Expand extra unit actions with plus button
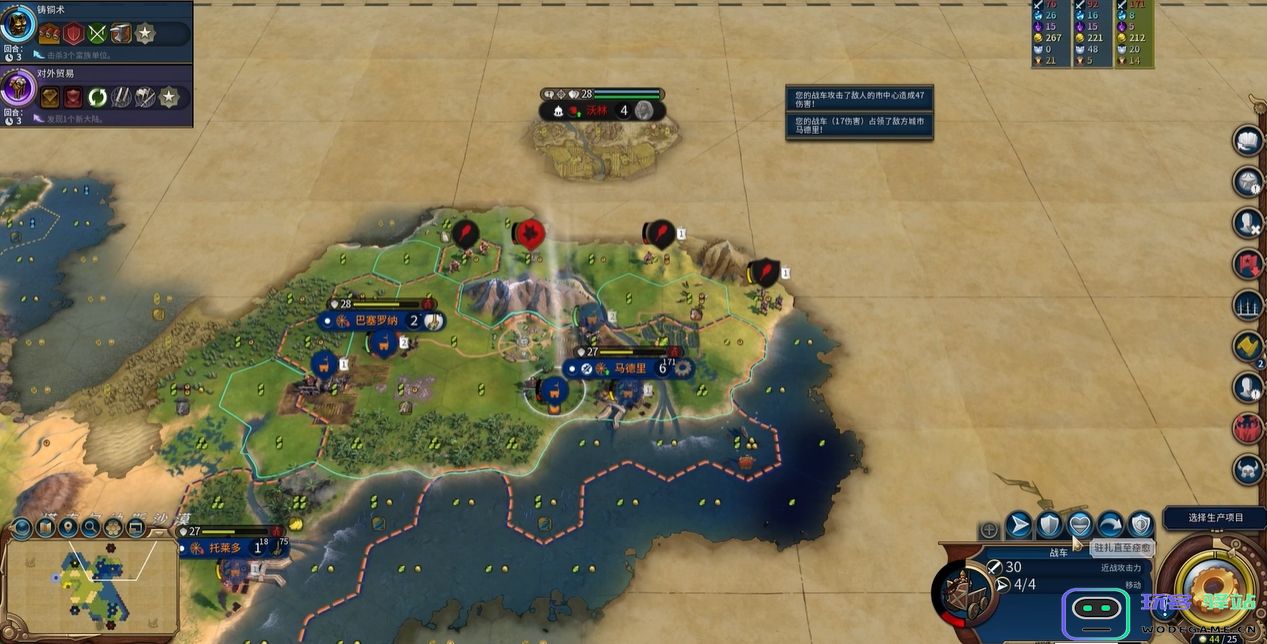Screen dimensions: 1267x644 (x=989, y=530)
